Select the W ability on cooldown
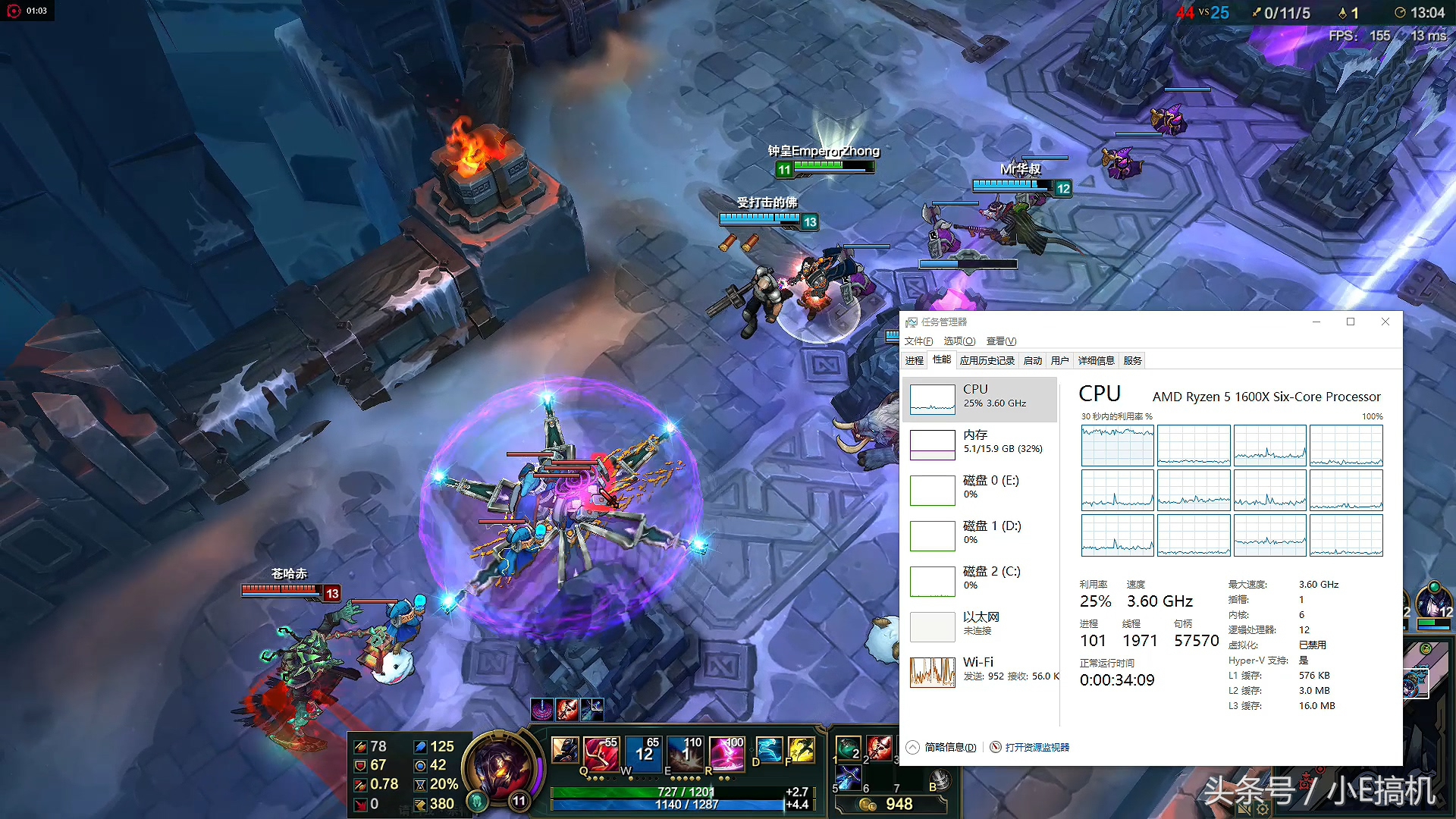 point(645,751)
